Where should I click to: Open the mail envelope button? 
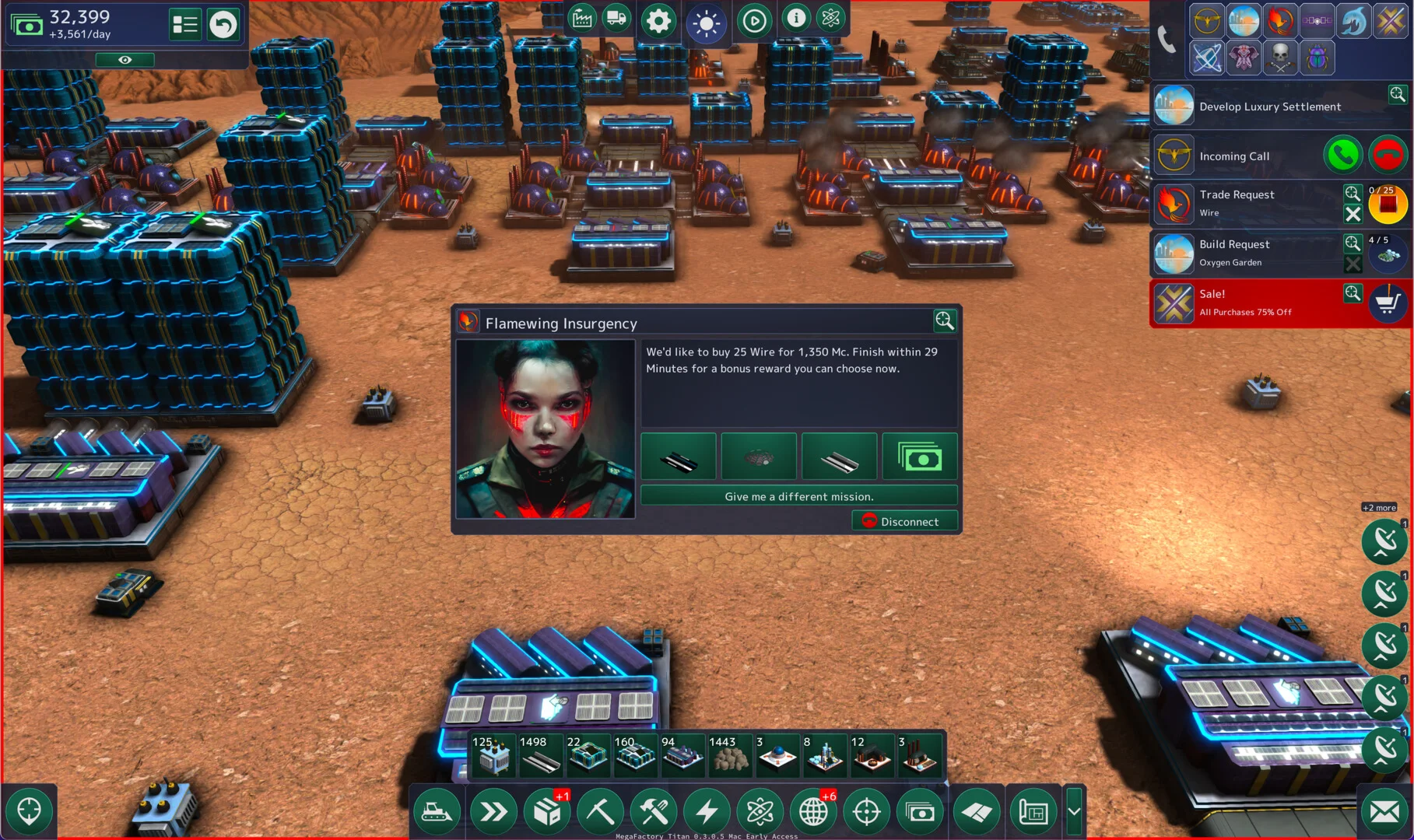pos(1384,812)
